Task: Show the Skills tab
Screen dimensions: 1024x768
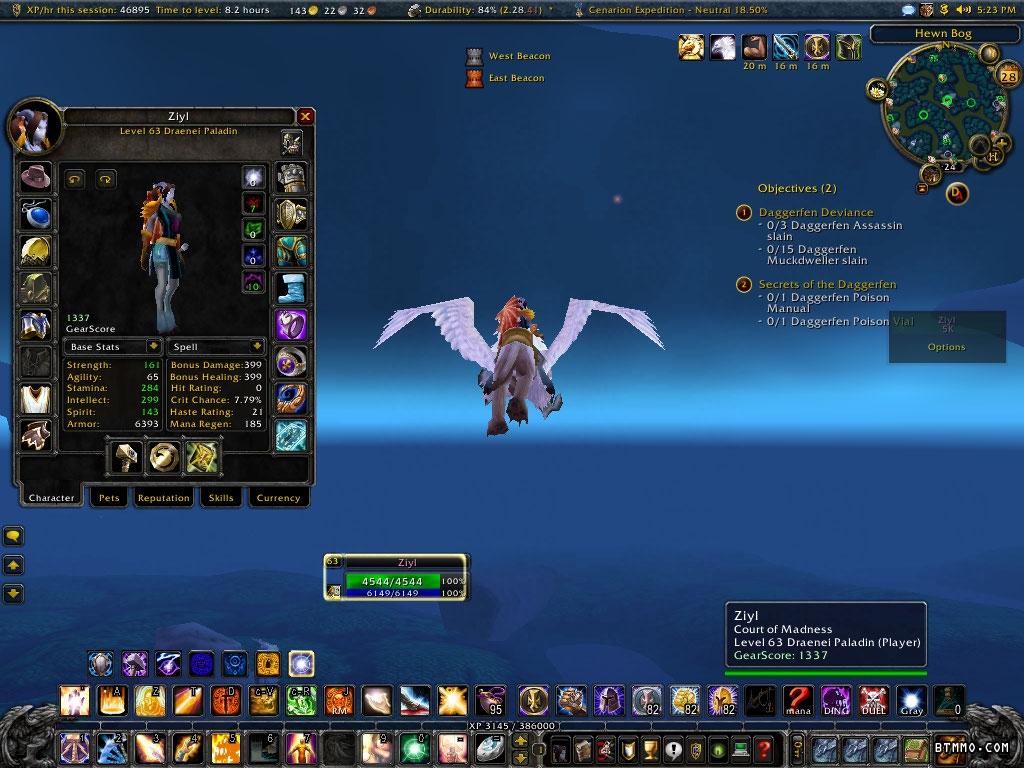Action: (x=220, y=497)
